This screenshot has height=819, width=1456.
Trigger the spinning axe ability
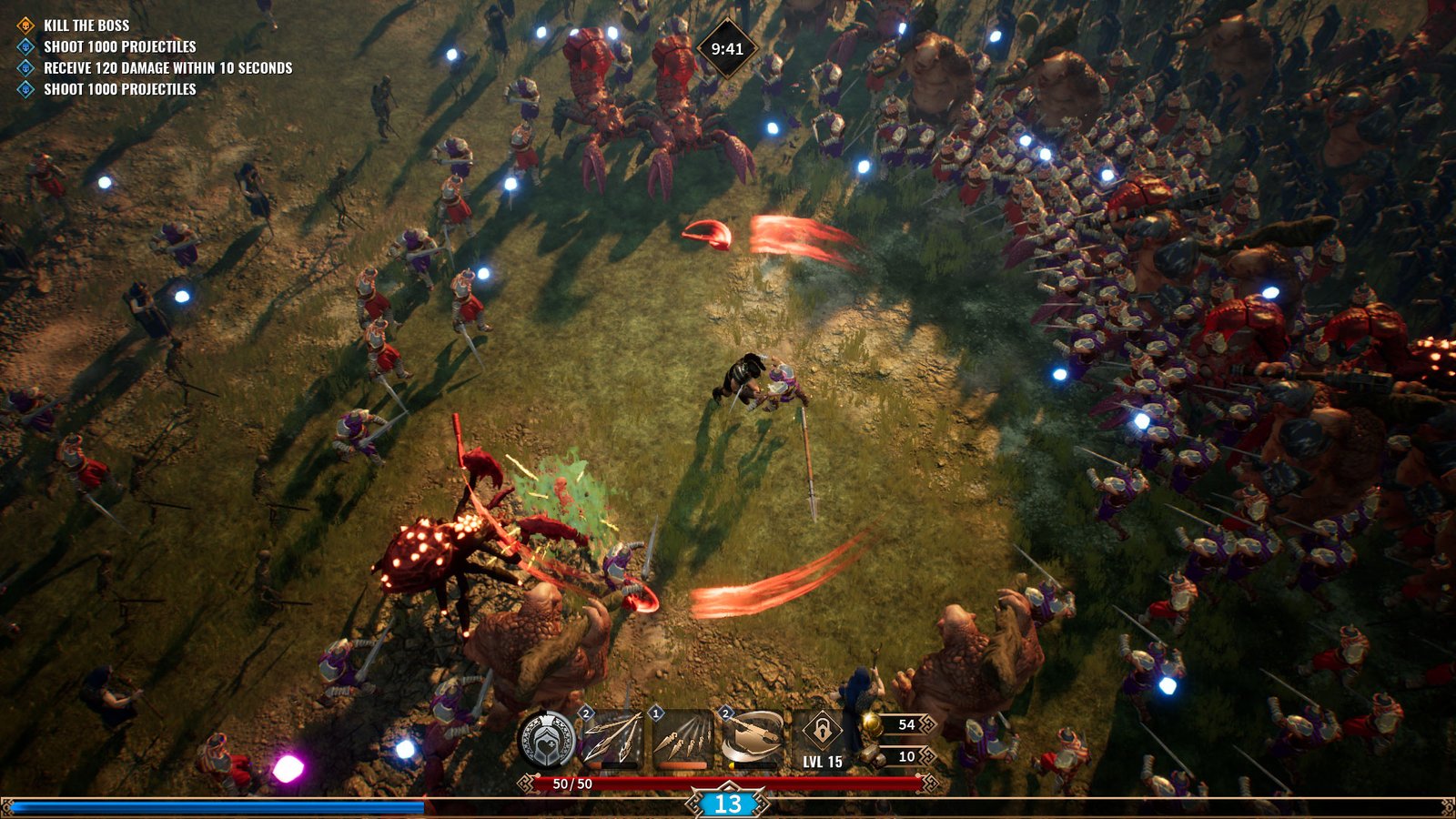752,738
